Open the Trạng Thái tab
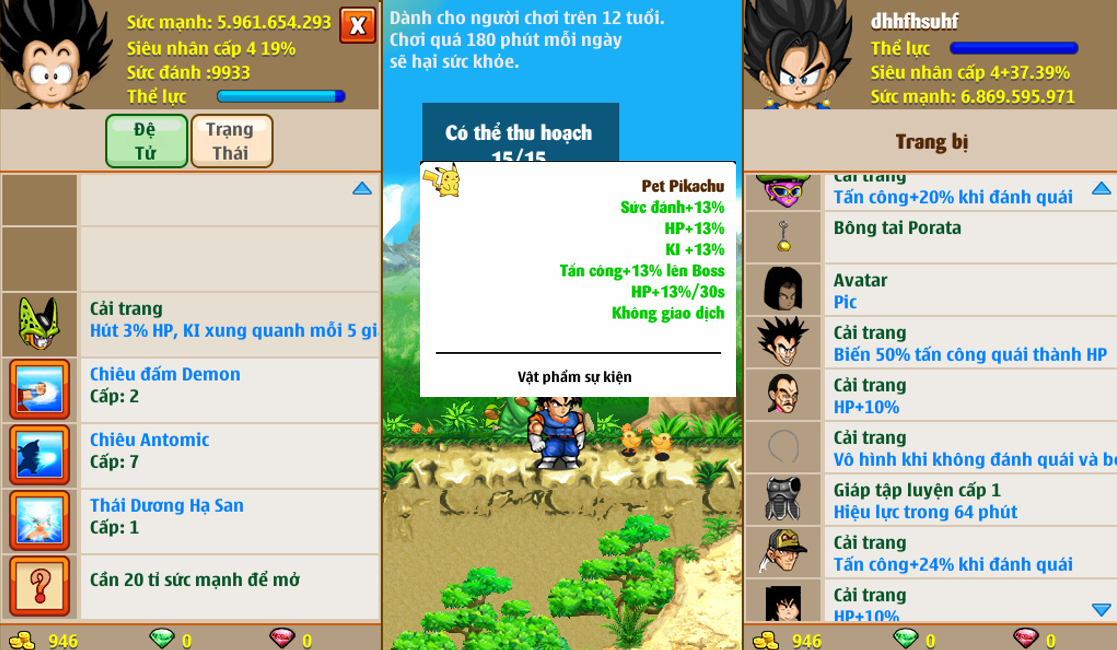Viewport: 1117px width, 650px height. coord(230,141)
